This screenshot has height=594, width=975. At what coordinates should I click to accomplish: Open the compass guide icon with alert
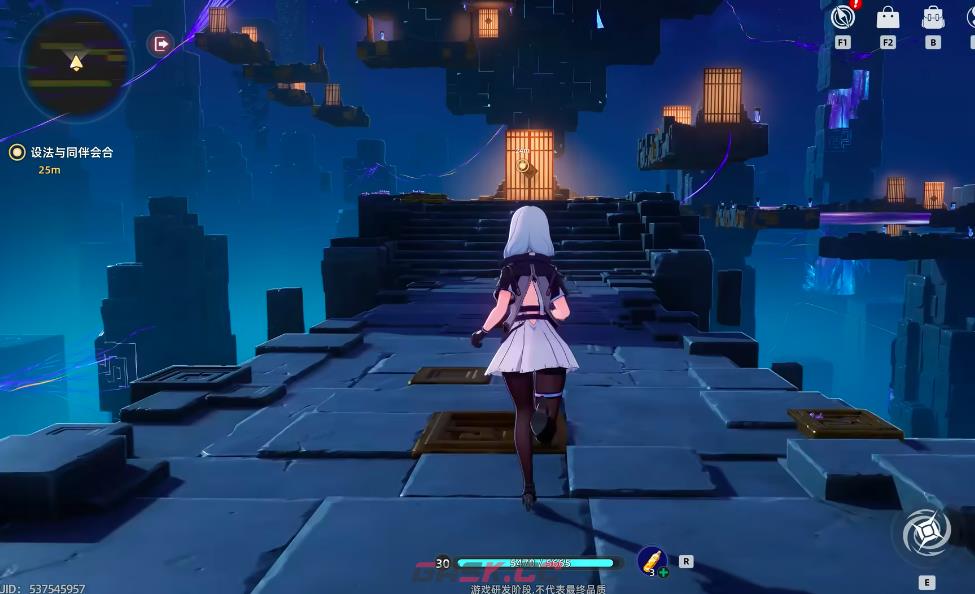tap(842, 18)
